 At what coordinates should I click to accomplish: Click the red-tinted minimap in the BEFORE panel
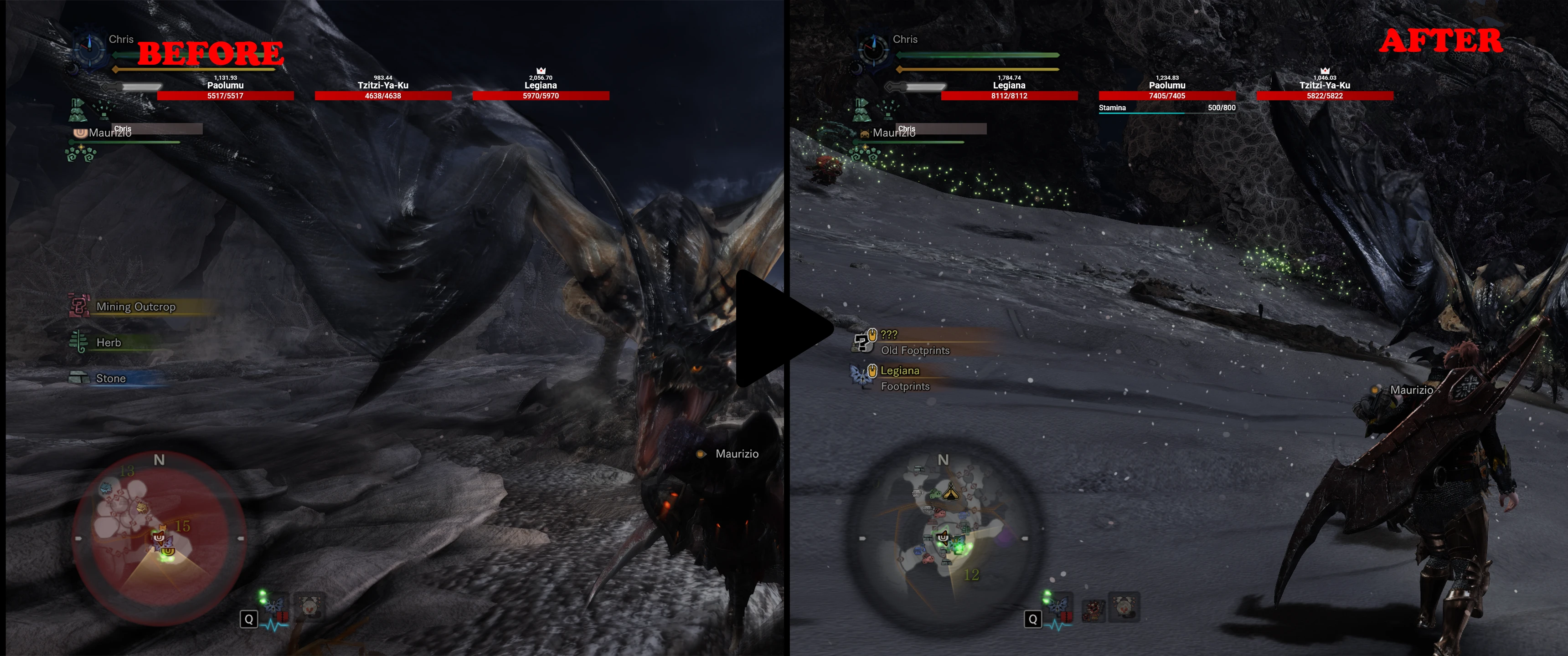pos(159,538)
